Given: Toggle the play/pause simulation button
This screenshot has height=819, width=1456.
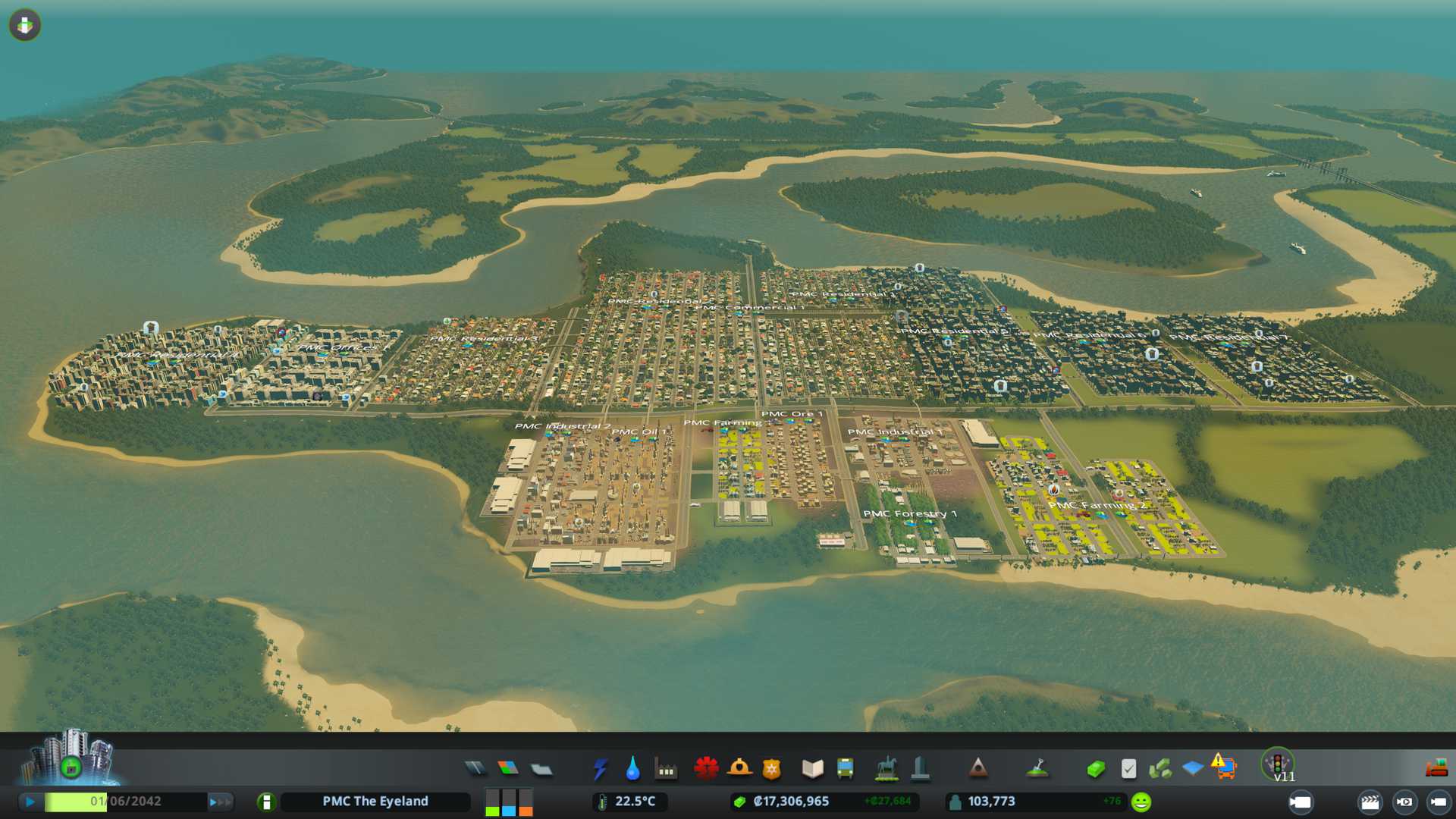Looking at the screenshot, I should (x=30, y=802).
